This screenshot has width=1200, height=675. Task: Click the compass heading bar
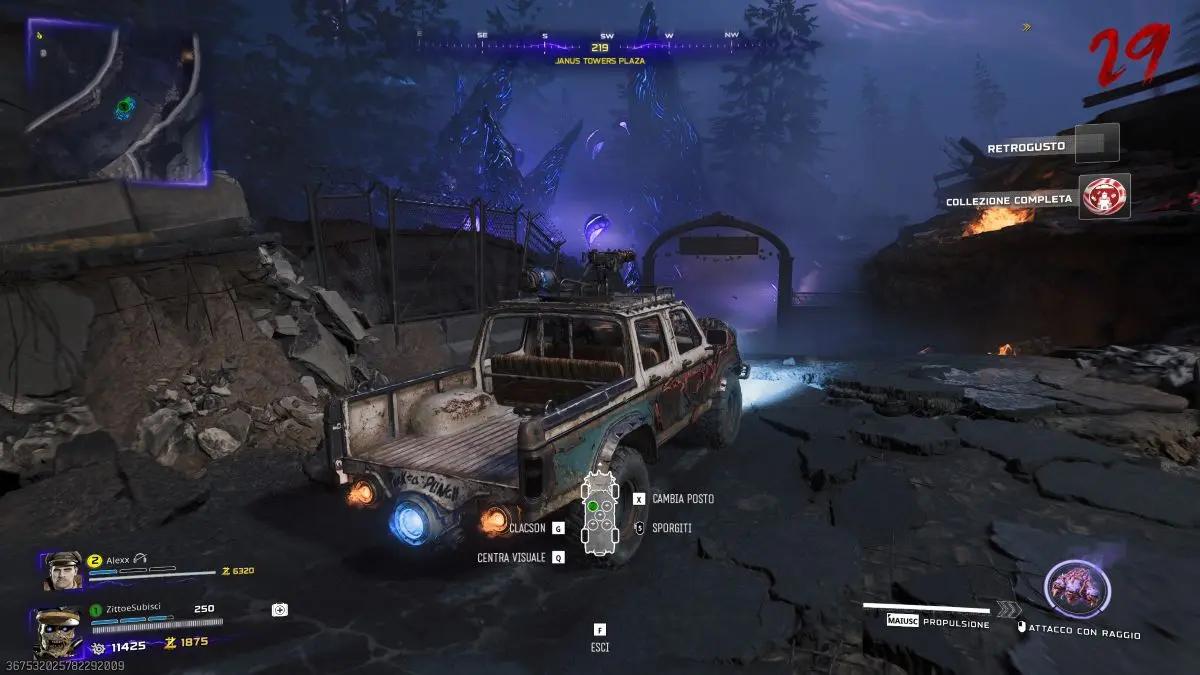click(x=600, y=40)
